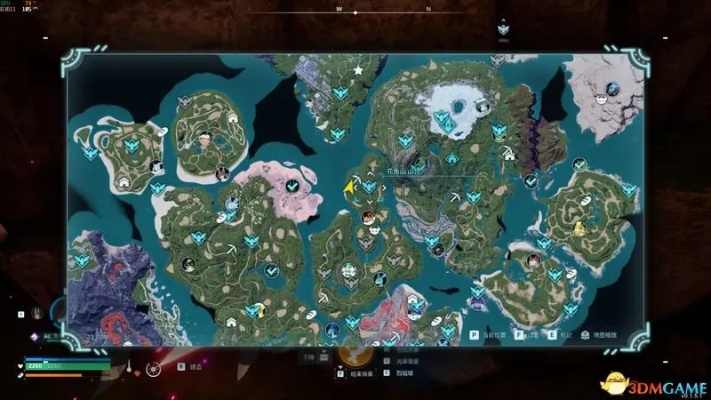Image resolution: width=711 pixels, height=400 pixels.
Task: Click the white star marker on the northern island
Action: [358, 70]
